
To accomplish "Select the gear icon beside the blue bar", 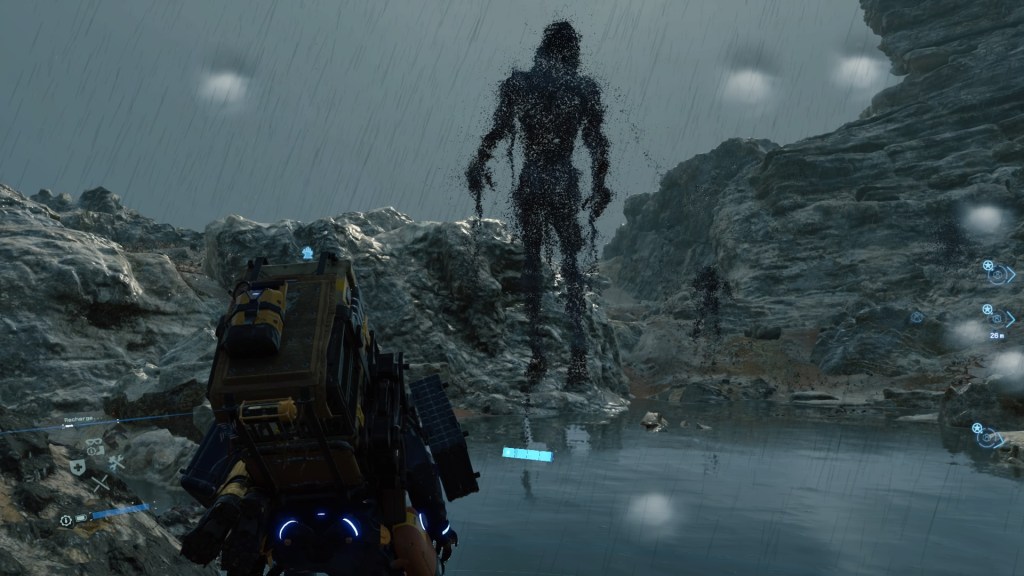I will (66, 520).
